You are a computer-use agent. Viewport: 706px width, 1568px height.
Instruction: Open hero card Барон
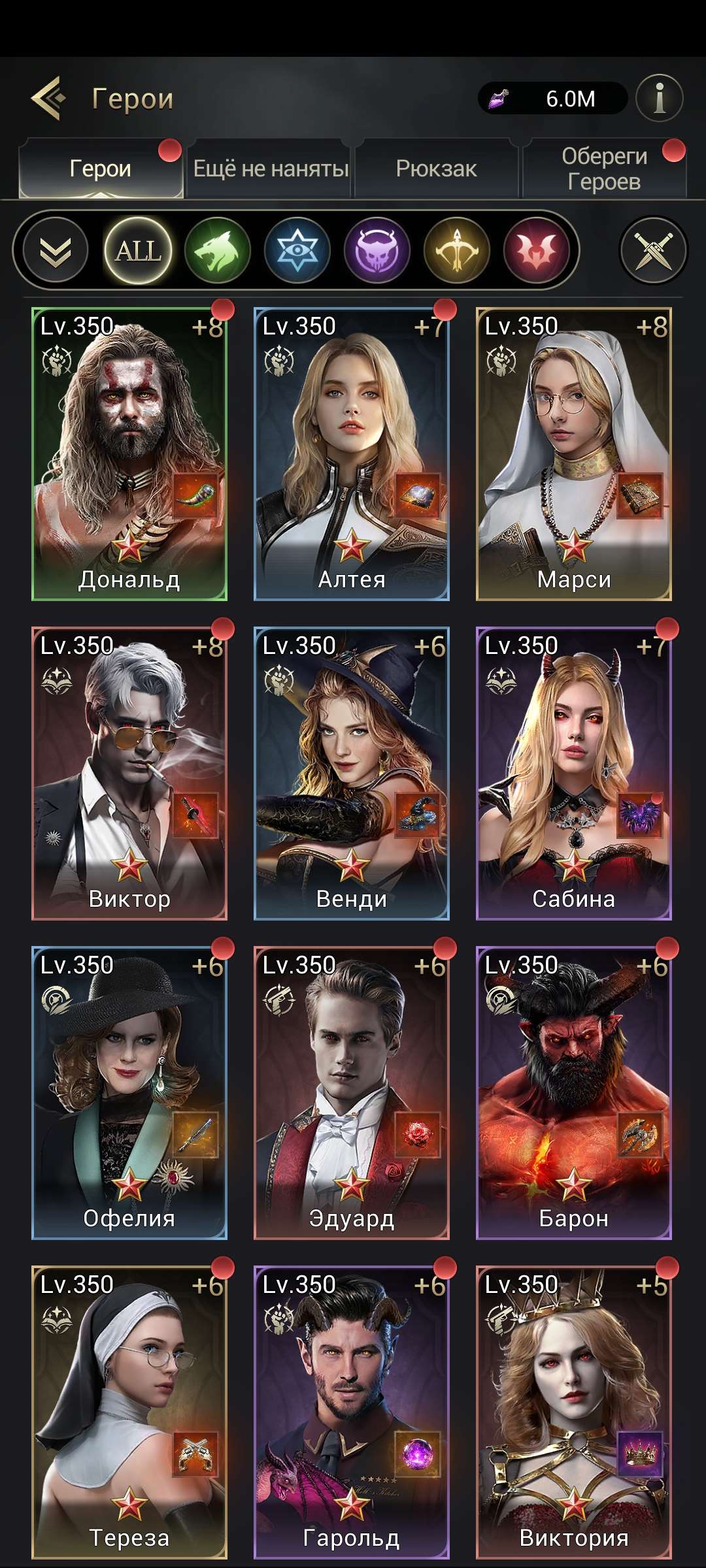(x=574, y=1093)
